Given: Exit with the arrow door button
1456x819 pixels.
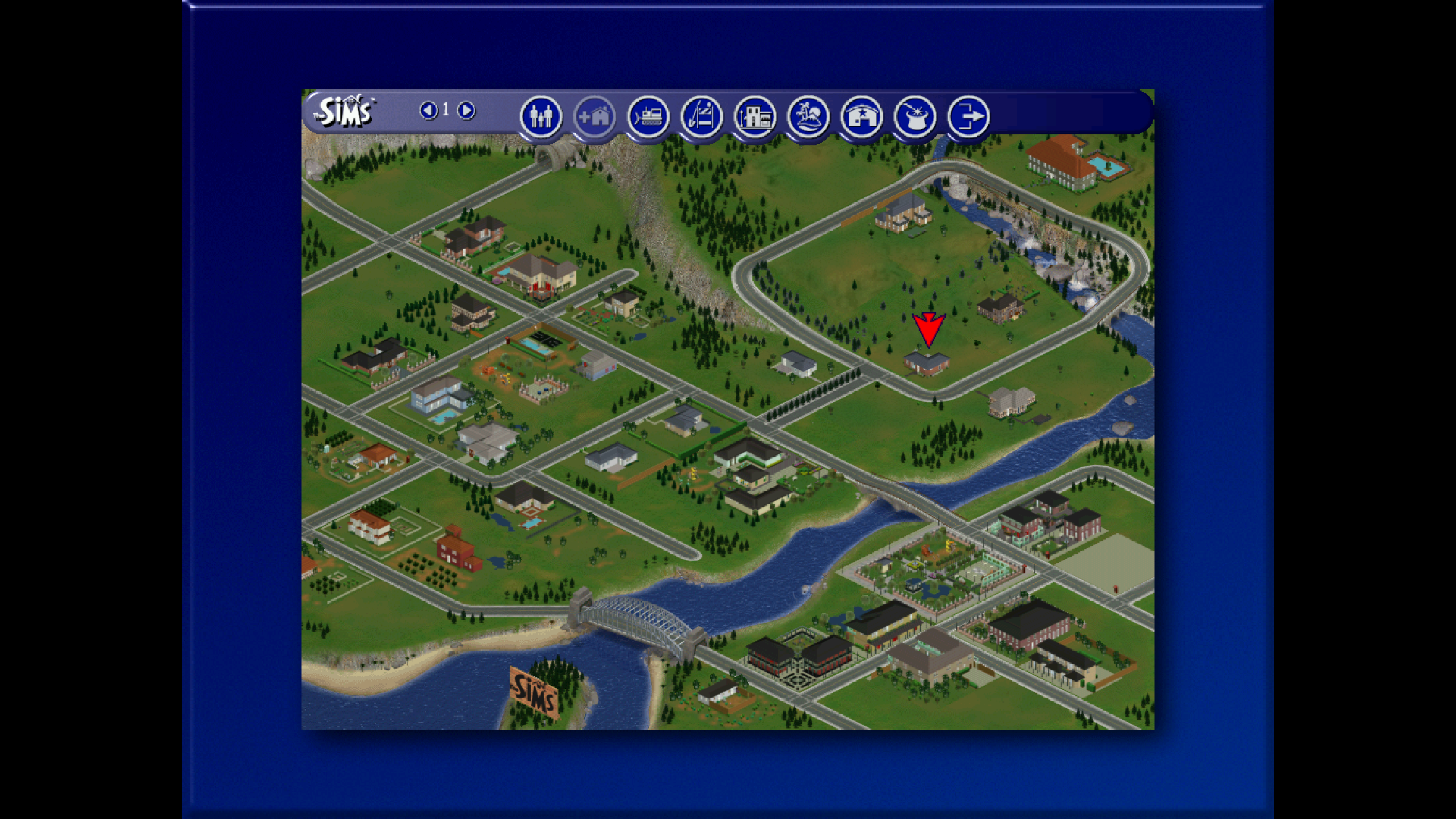Looking at the screenshot, I should tap(968, 117).
